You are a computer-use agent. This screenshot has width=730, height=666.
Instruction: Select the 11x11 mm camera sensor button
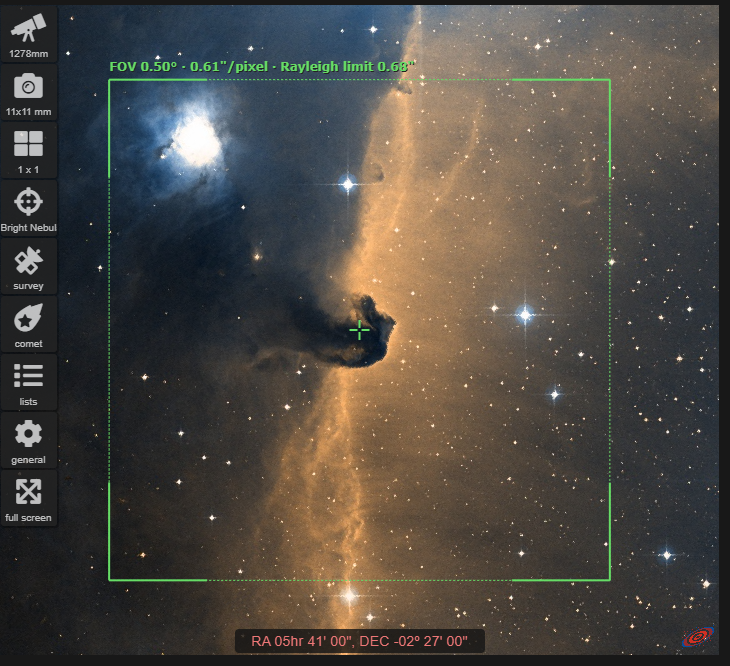pyautogui.click(x=29, y=92)
